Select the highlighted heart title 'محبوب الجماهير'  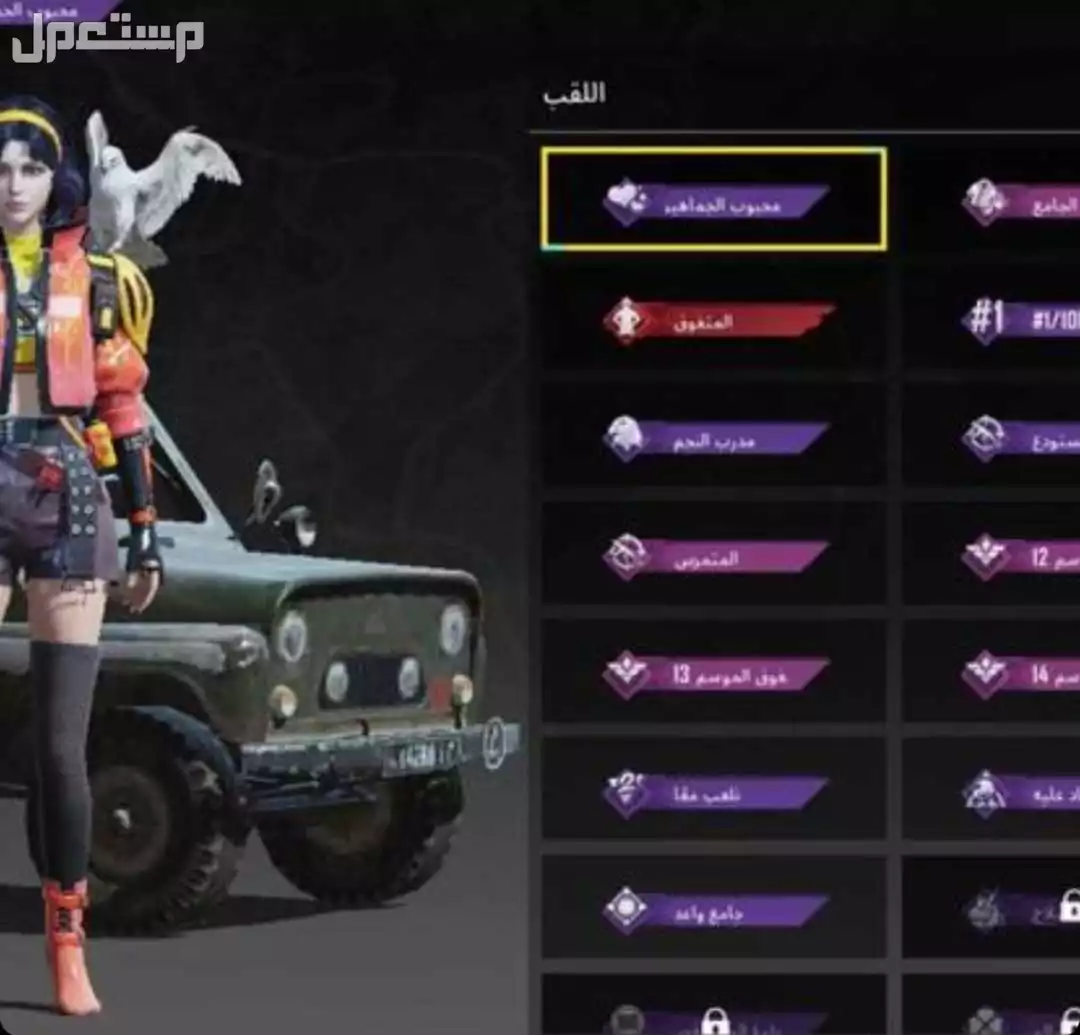point(714,199)
